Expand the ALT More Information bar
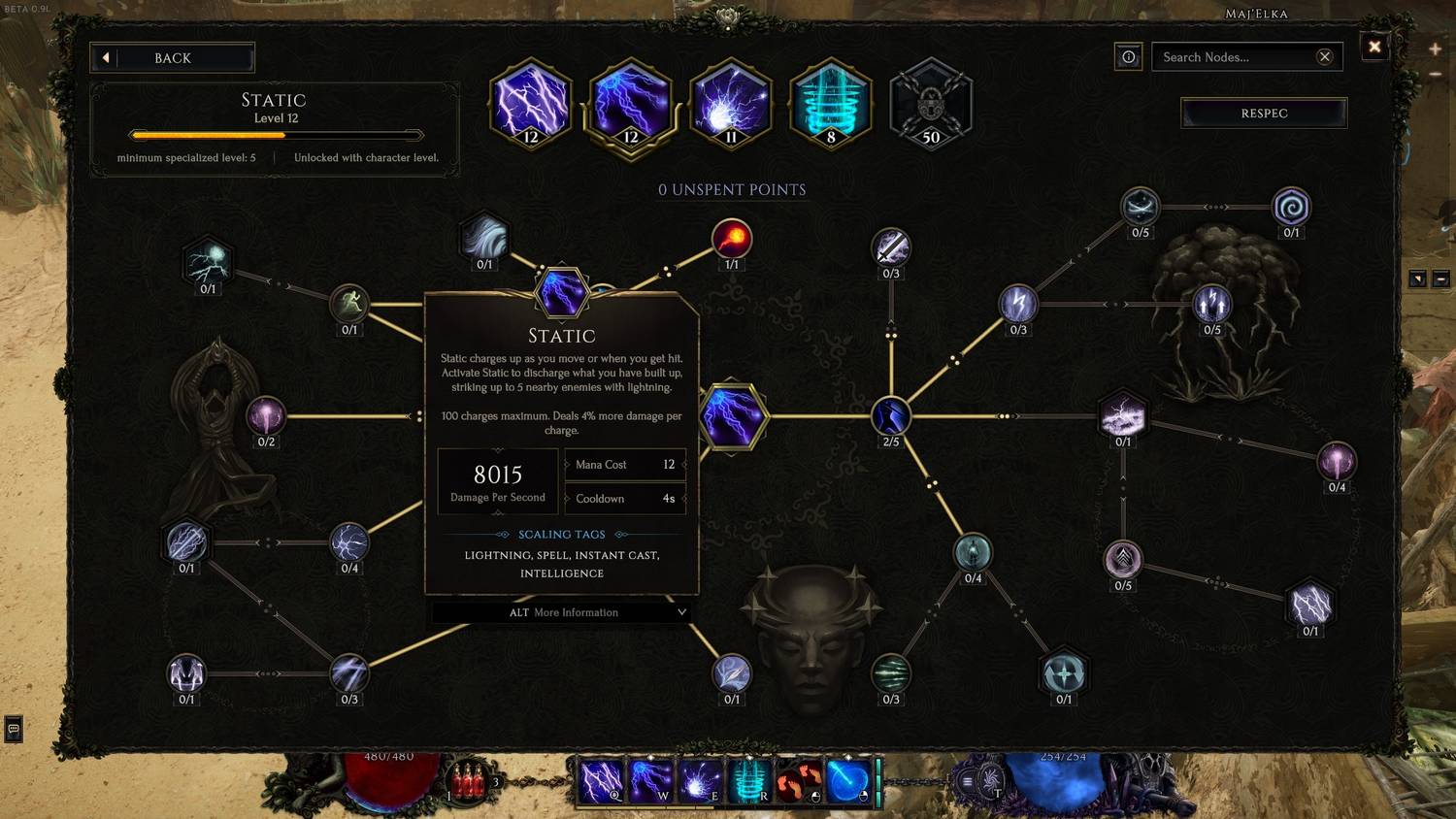Viewport: 1456px width, 819px height. [x=562, y=612]
